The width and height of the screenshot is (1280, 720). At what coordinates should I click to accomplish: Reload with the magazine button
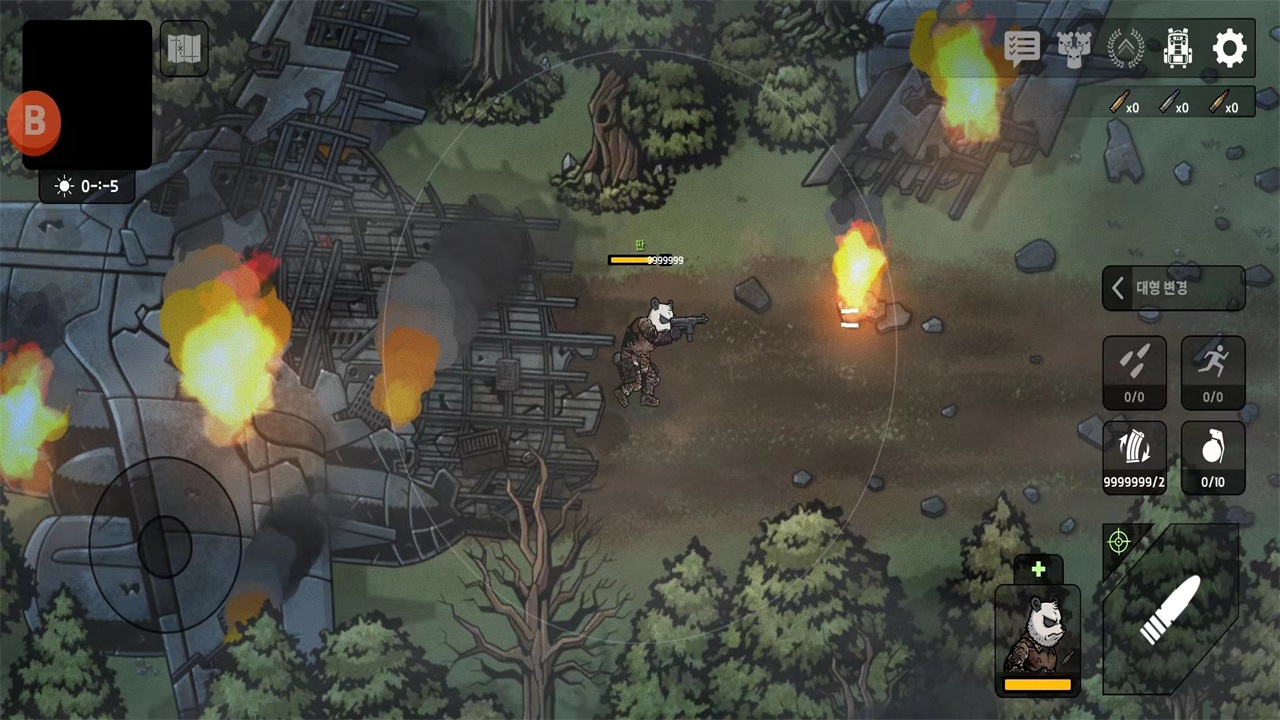1134,457
